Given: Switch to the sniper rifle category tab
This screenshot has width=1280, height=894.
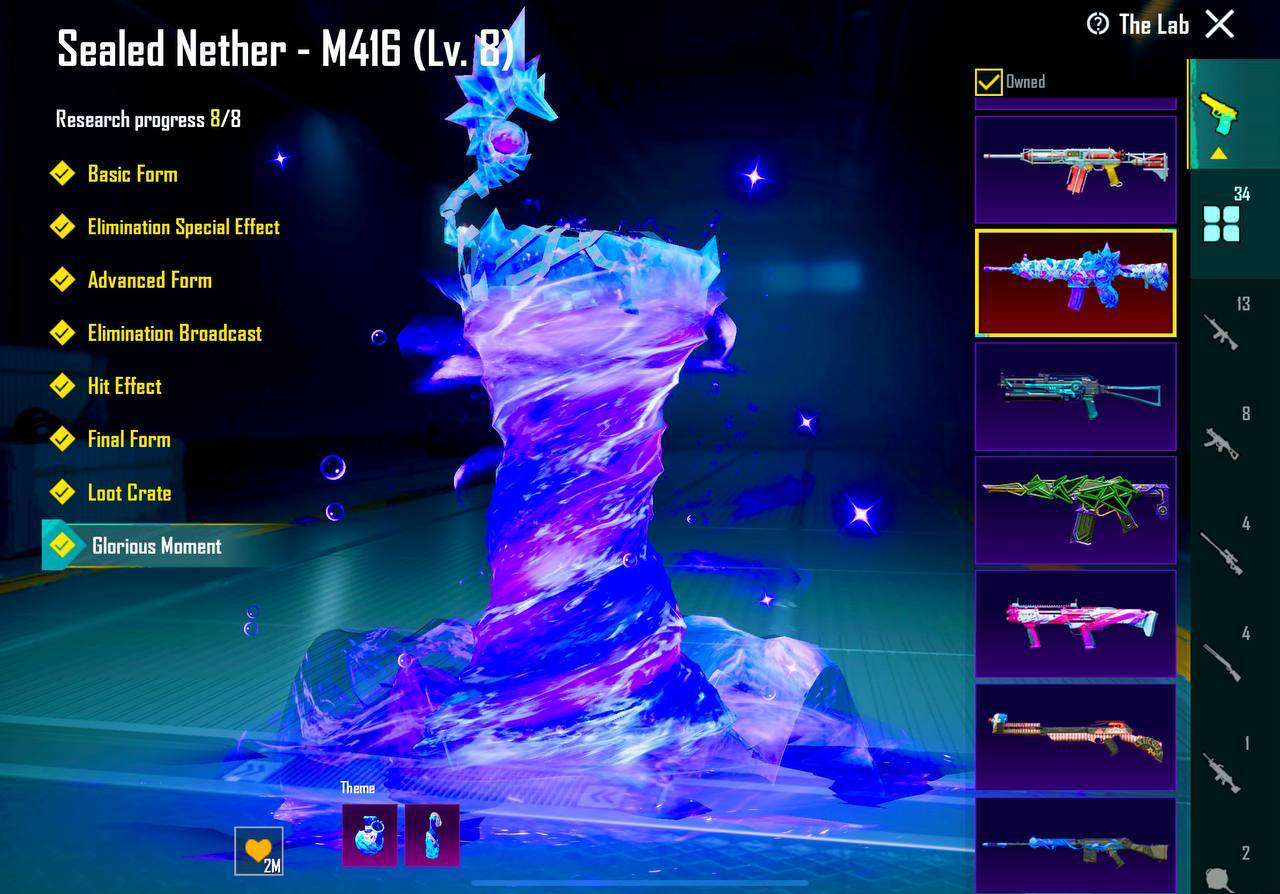Looking at the screenshot, I should point(1222,552).
